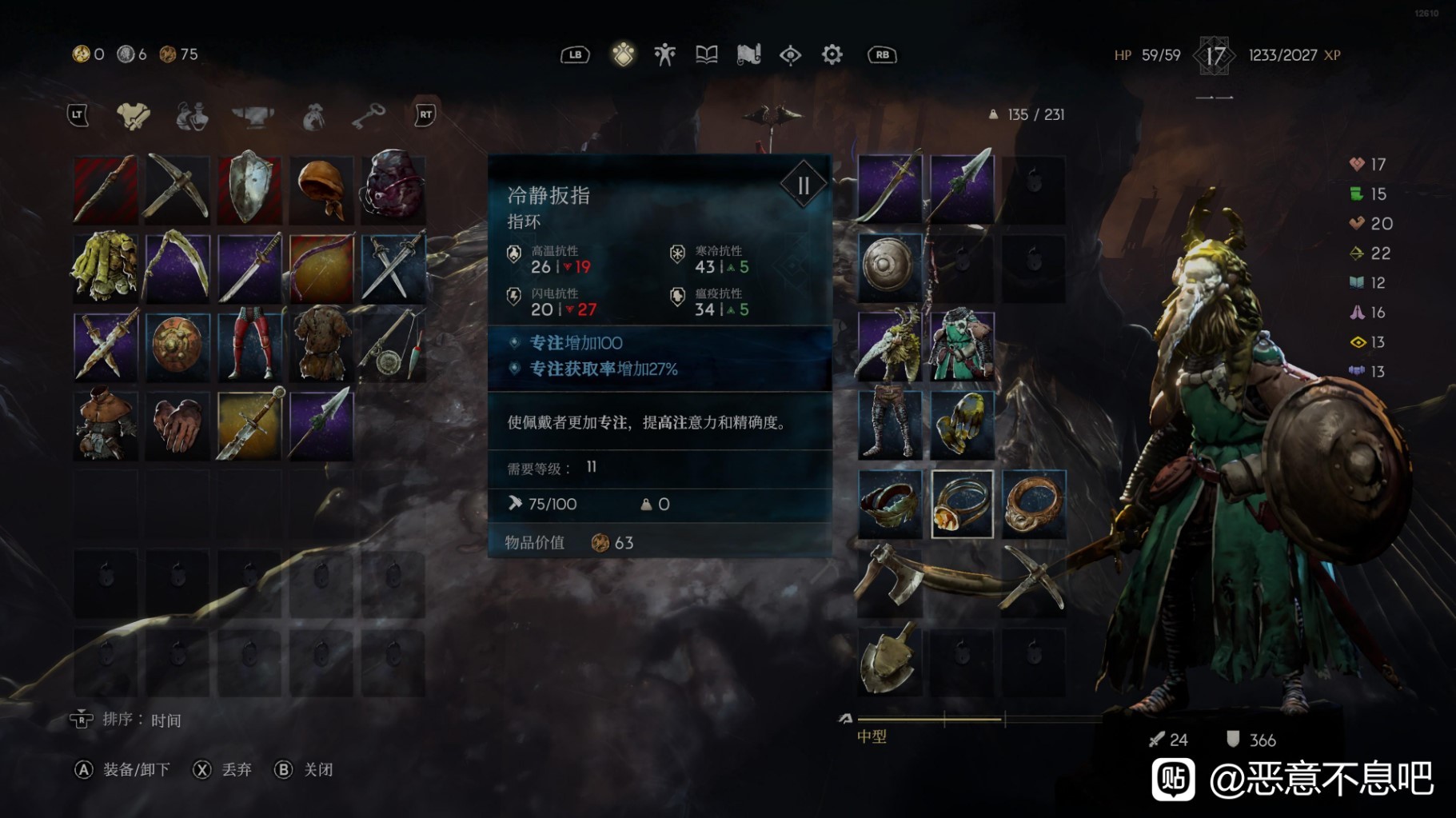1456x818 pixels.
Task: Open the map tab
Action: click(748, 54)
